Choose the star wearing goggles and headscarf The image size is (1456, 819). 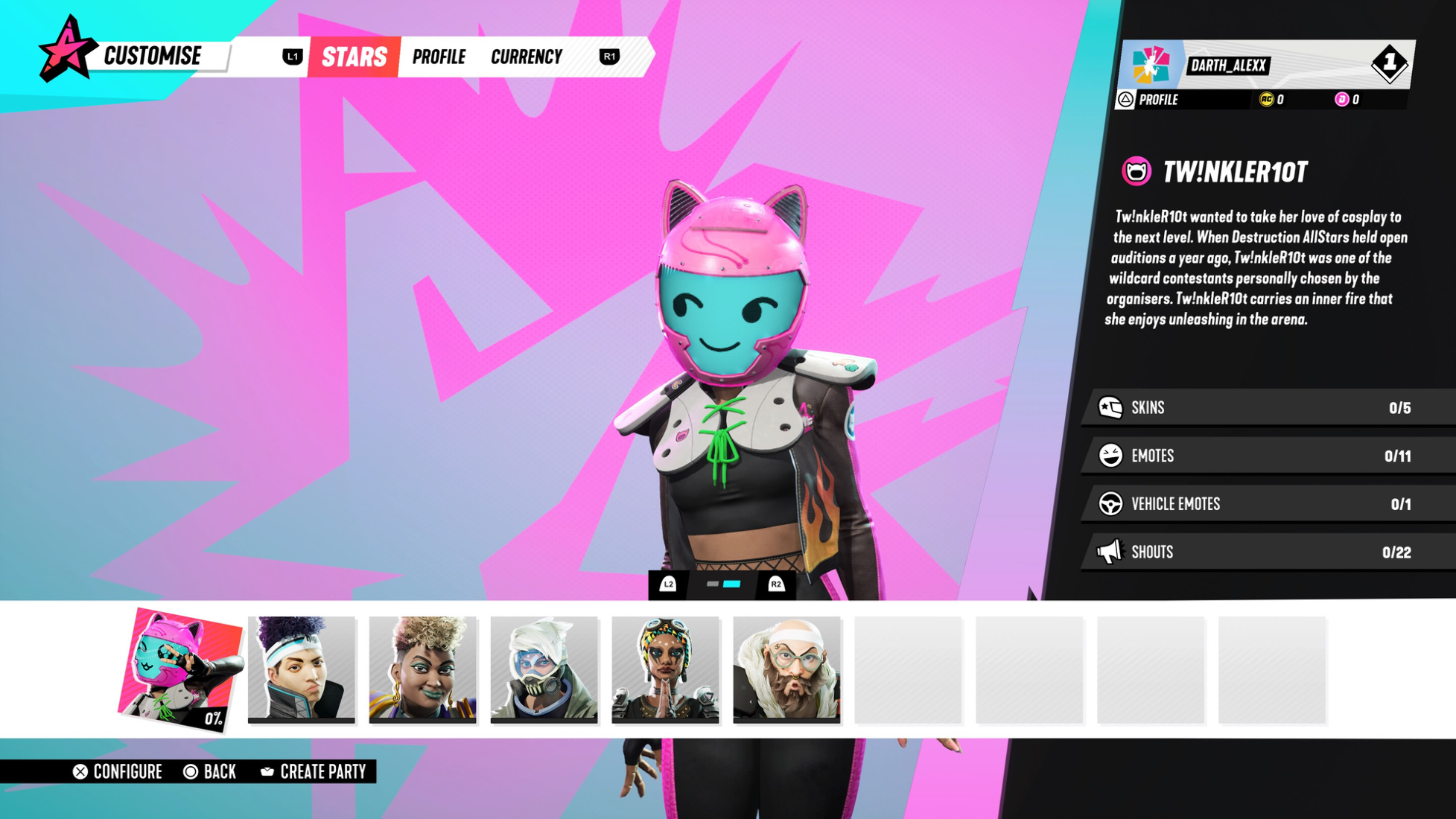coord(666,669)
